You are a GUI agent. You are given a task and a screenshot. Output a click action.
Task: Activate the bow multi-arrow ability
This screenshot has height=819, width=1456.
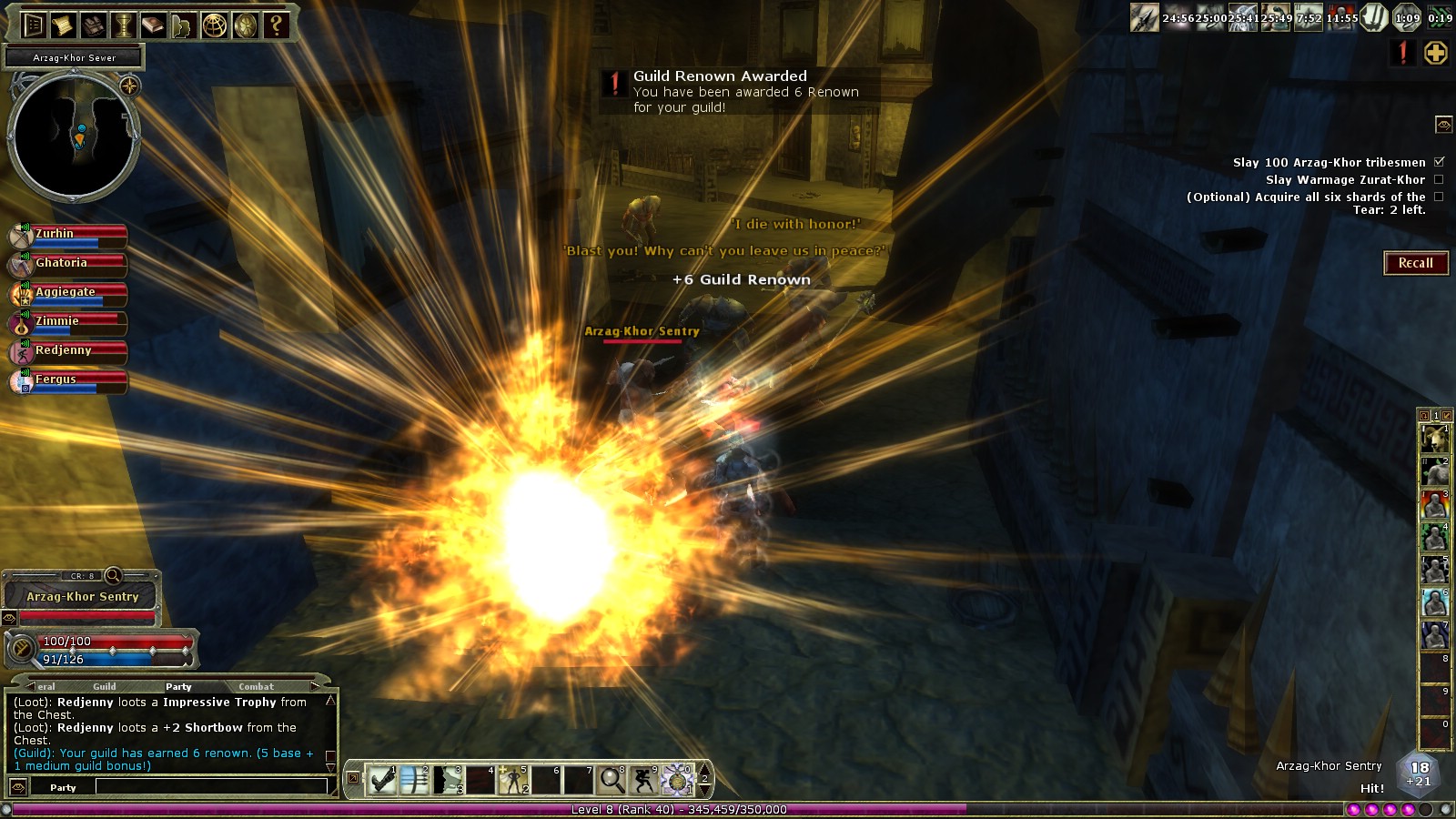coord(415,780)
